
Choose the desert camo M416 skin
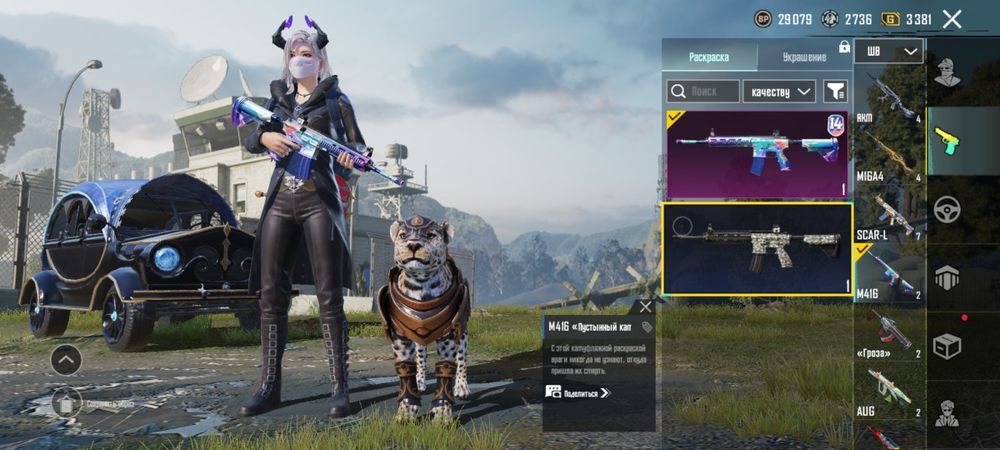click(x=757, y=249)
